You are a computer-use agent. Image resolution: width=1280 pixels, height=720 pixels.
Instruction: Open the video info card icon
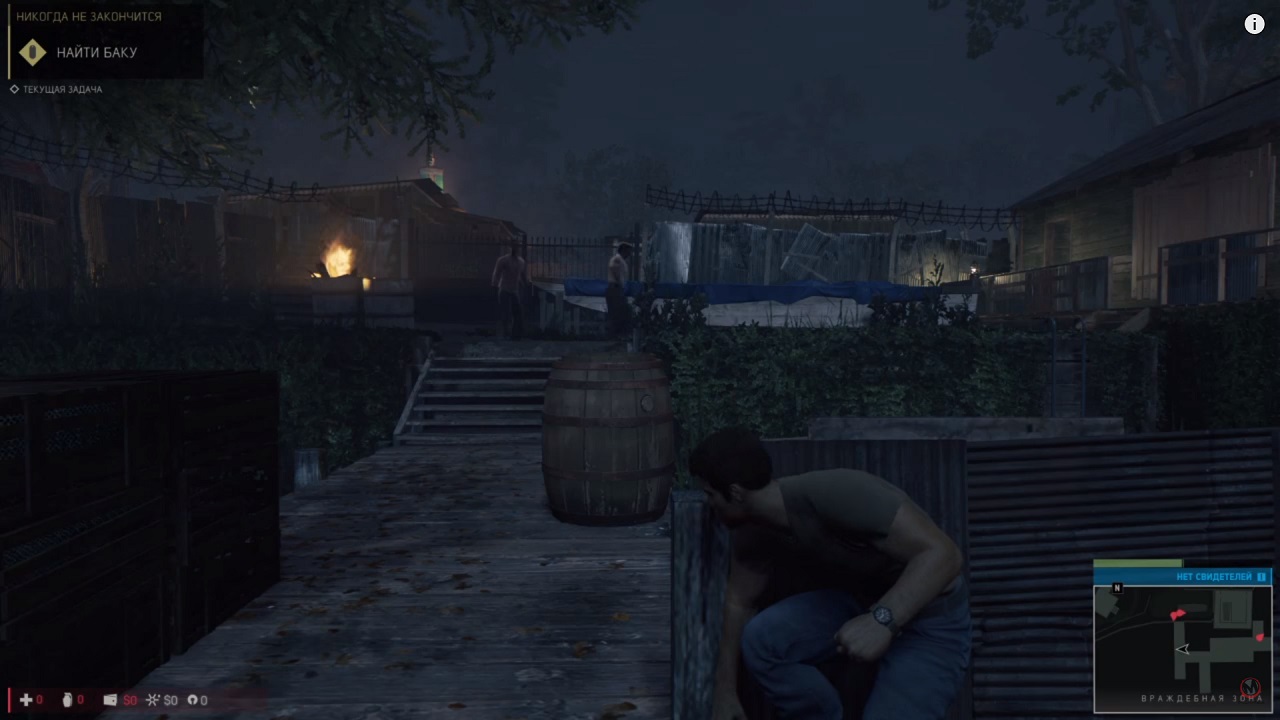tap(1254, 25)
